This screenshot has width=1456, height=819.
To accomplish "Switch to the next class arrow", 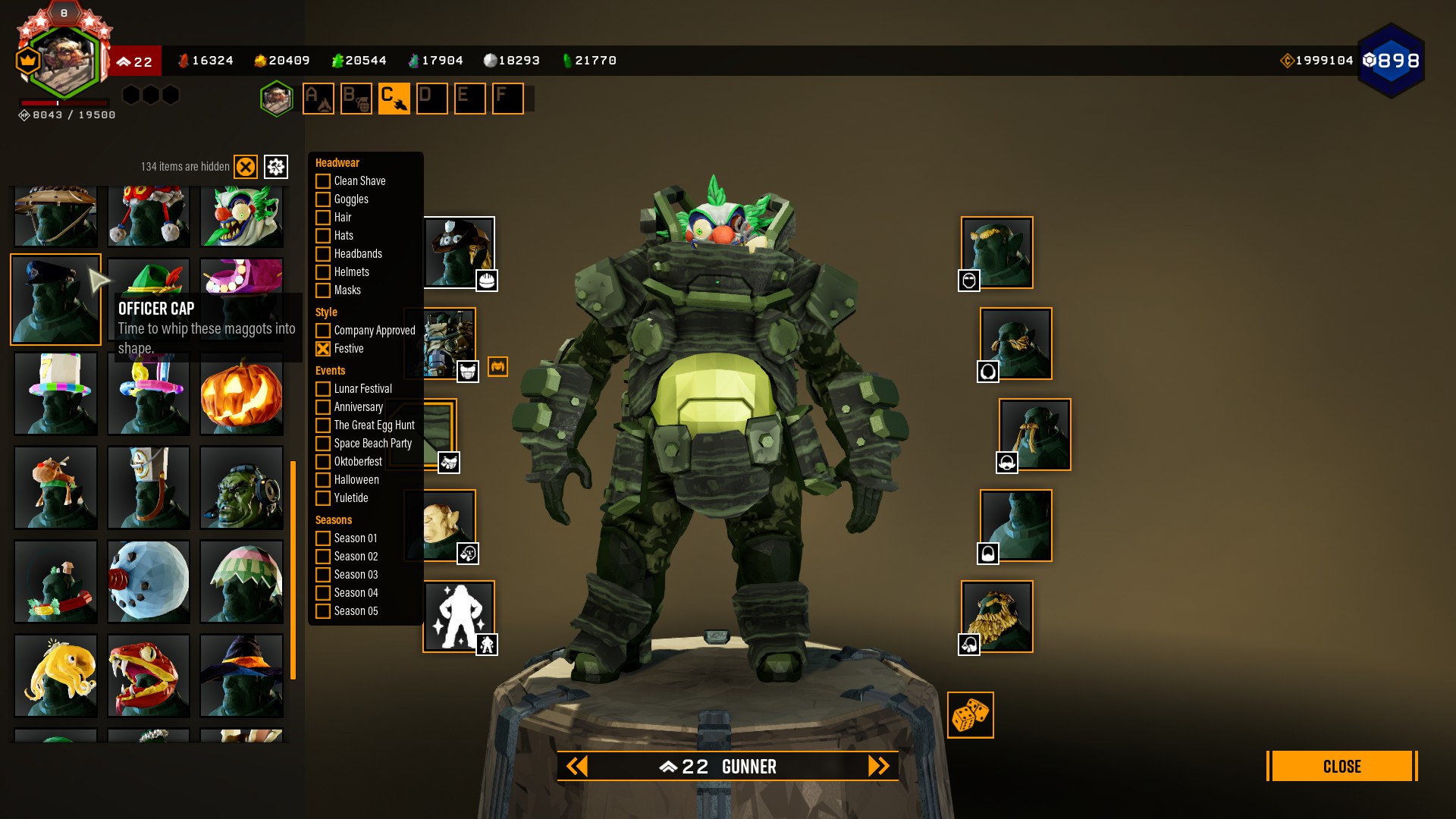I will (x=878, y=767).
